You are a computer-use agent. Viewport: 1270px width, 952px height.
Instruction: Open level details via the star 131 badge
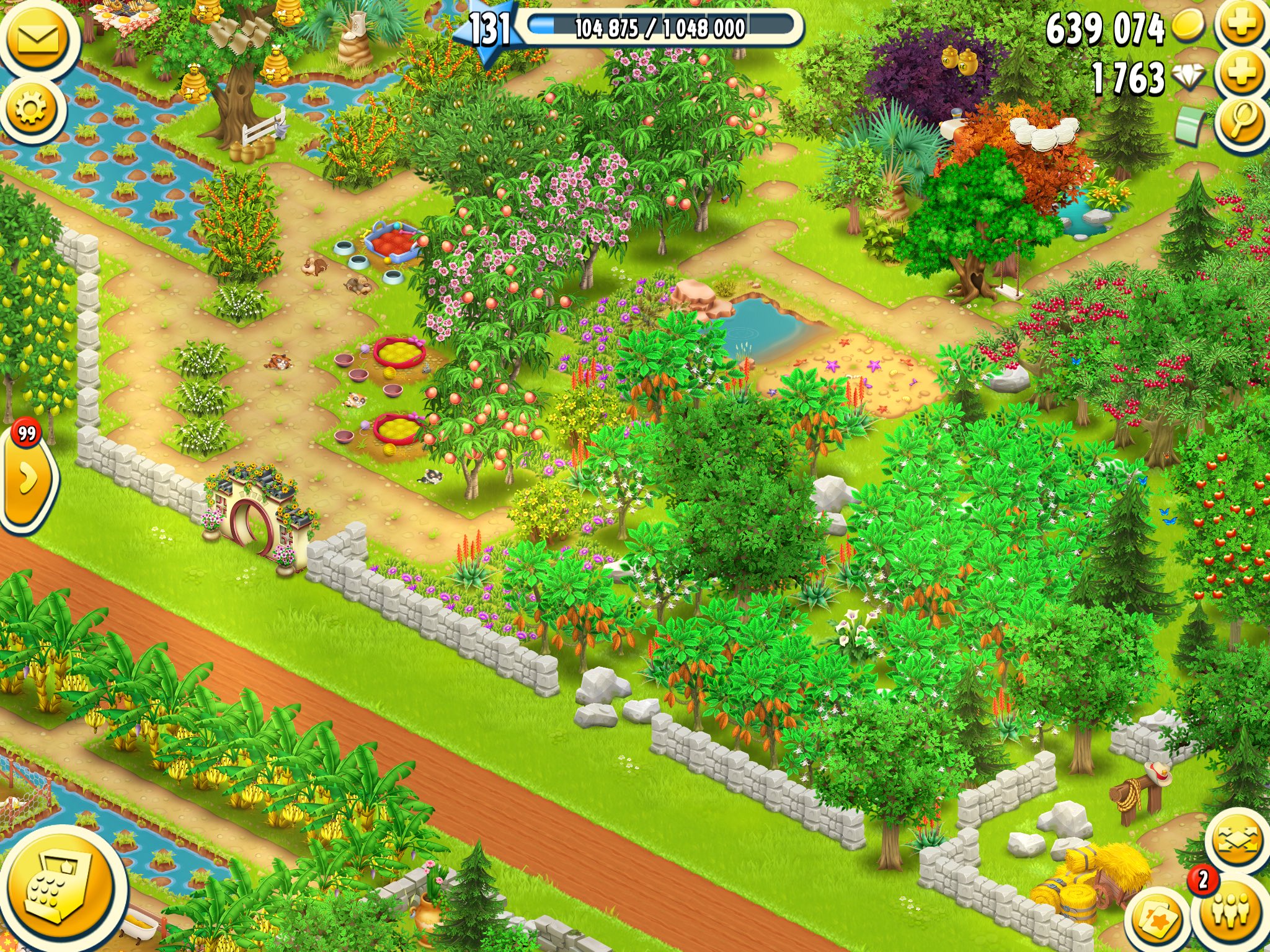coord(490,25)
